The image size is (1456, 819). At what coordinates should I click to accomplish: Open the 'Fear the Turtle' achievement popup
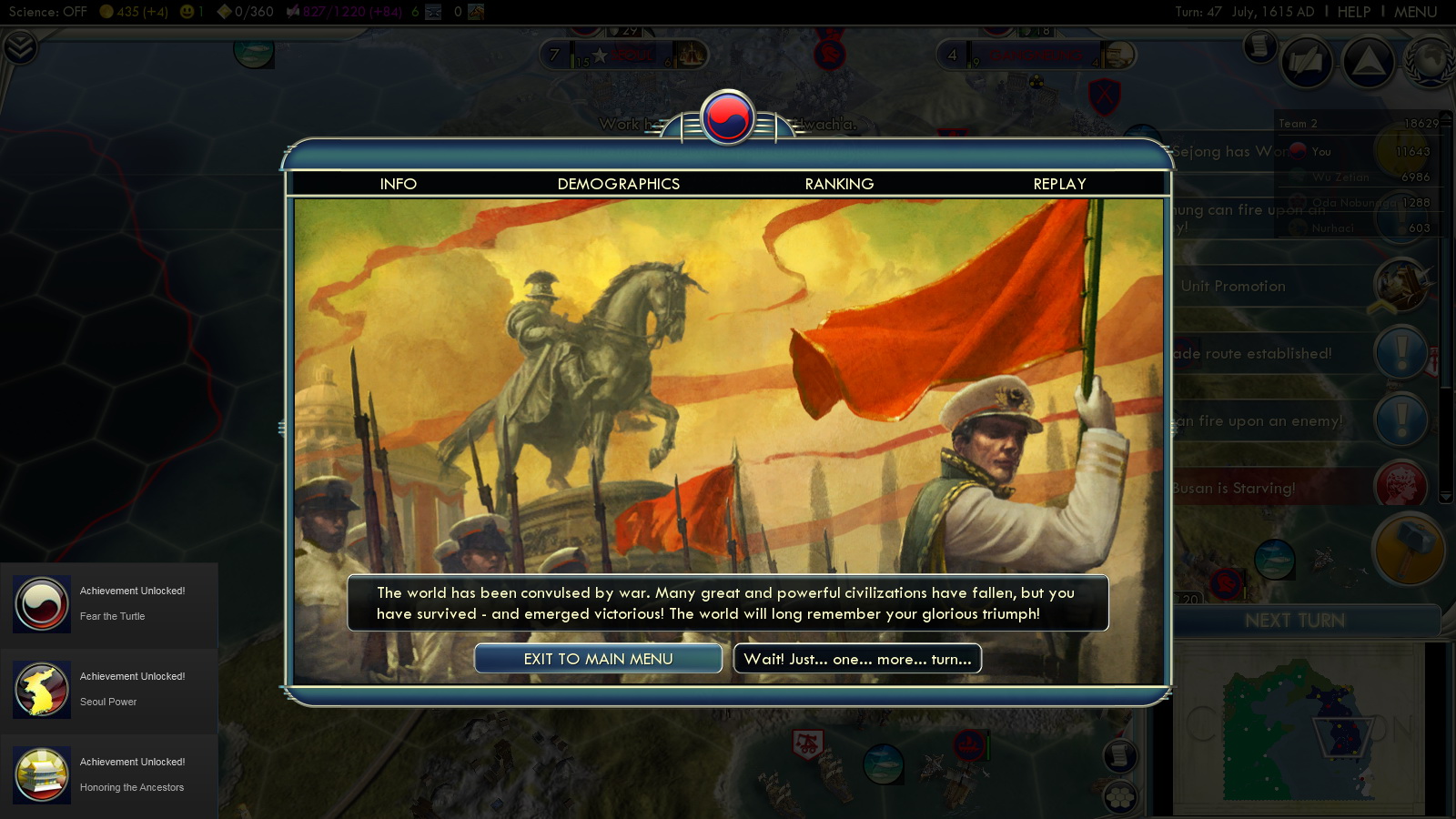[x=109, y=604]
